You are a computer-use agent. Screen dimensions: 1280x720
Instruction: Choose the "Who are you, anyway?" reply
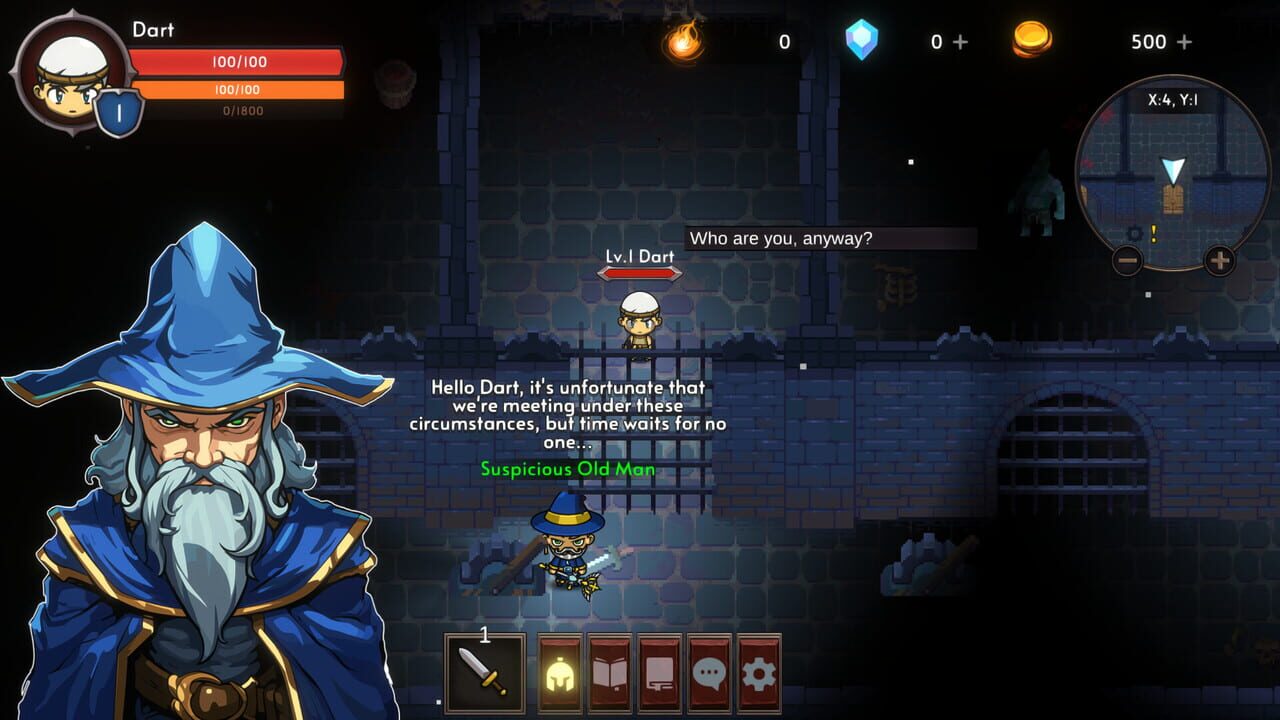pyautogui.click(x=830, y=238)
